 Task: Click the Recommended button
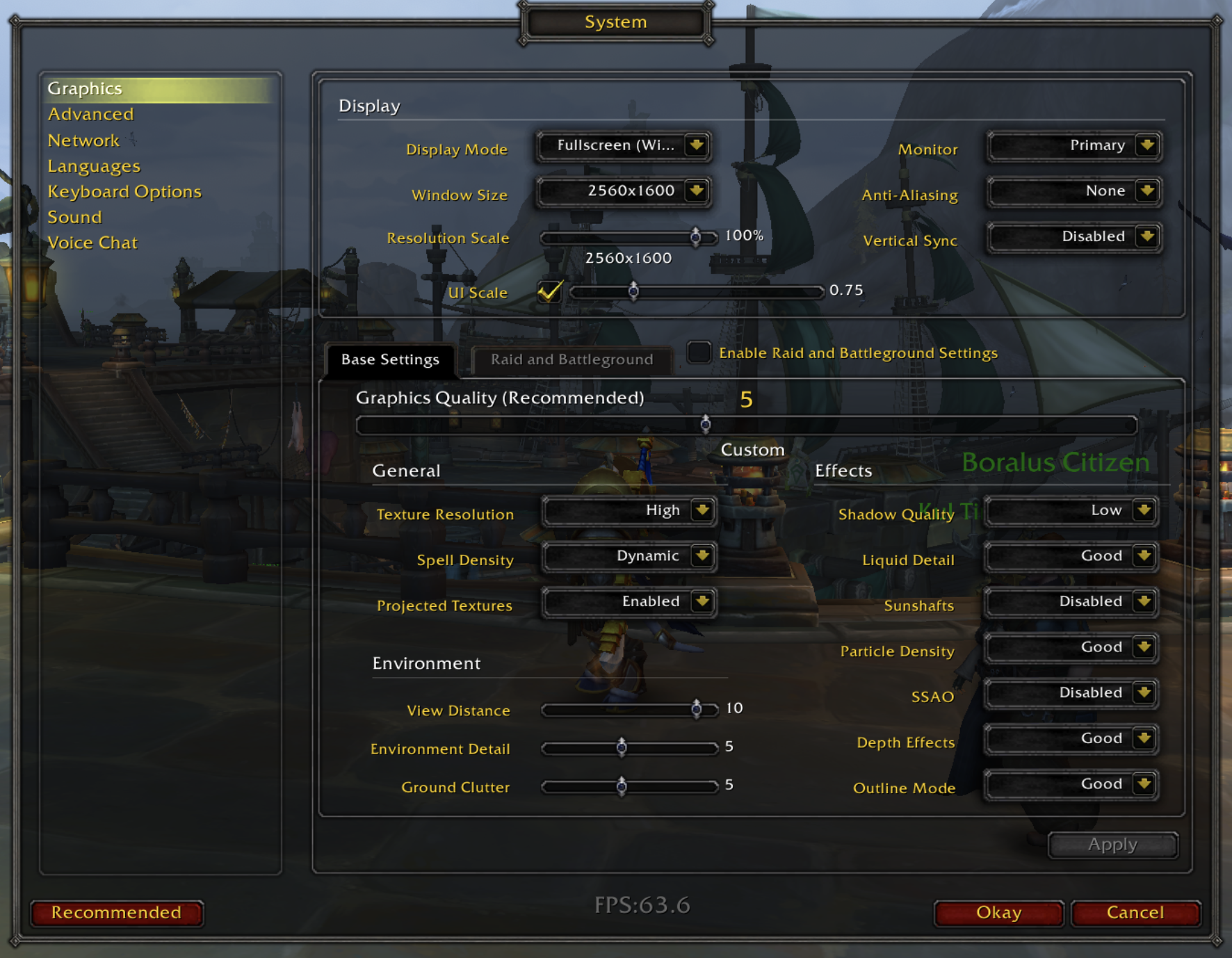[117, 913]
